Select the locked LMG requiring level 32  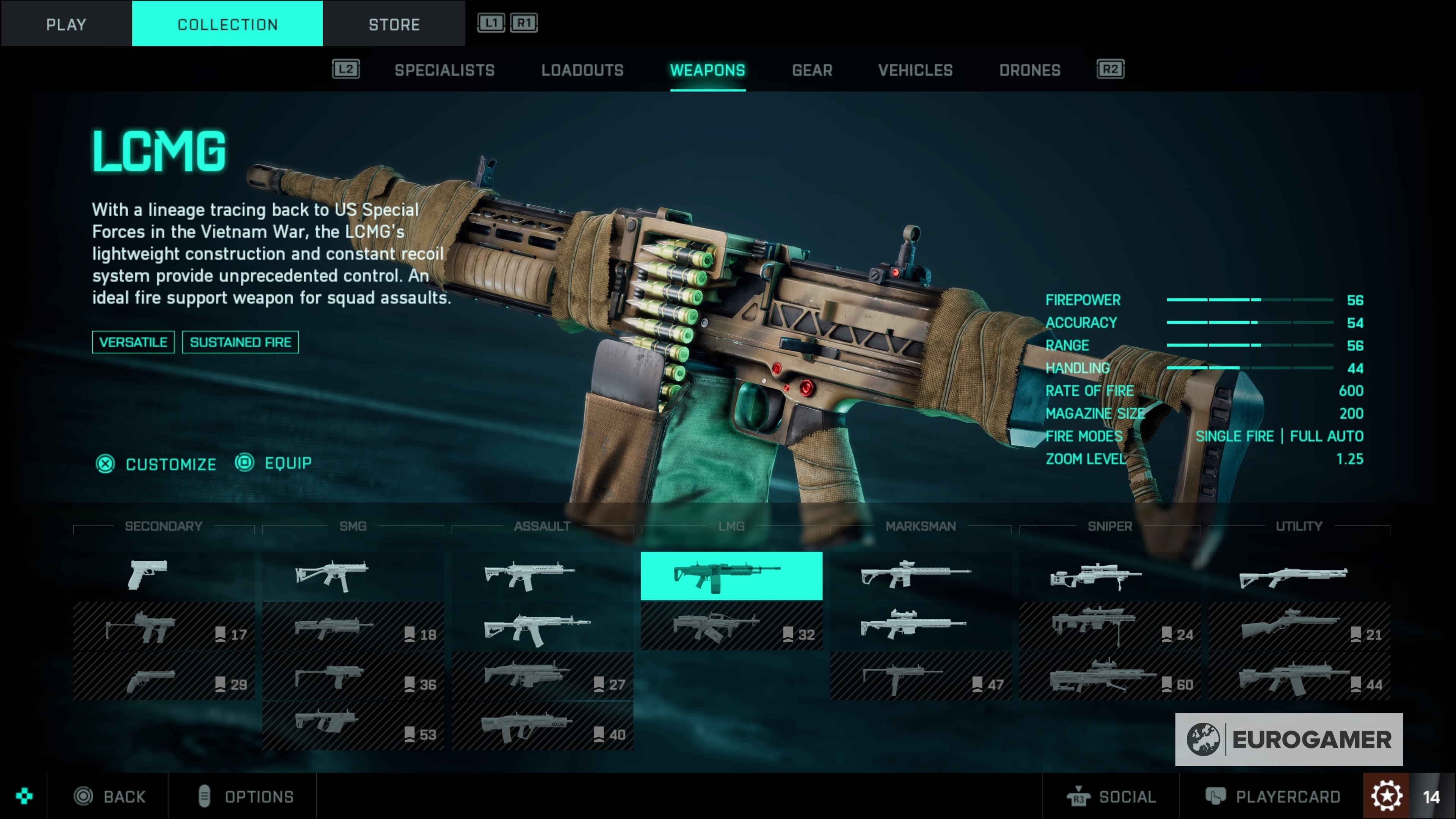[731, 626]
